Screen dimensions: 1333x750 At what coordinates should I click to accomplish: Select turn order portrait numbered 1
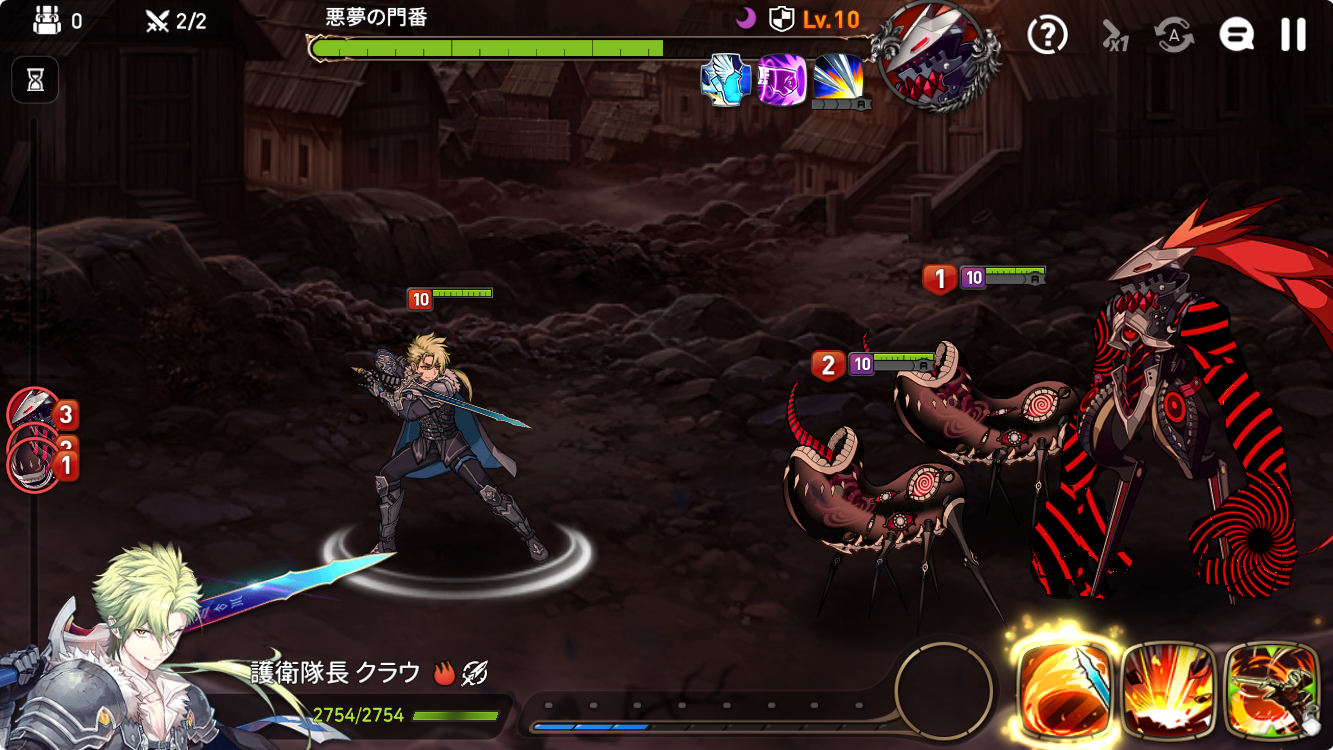34,467
